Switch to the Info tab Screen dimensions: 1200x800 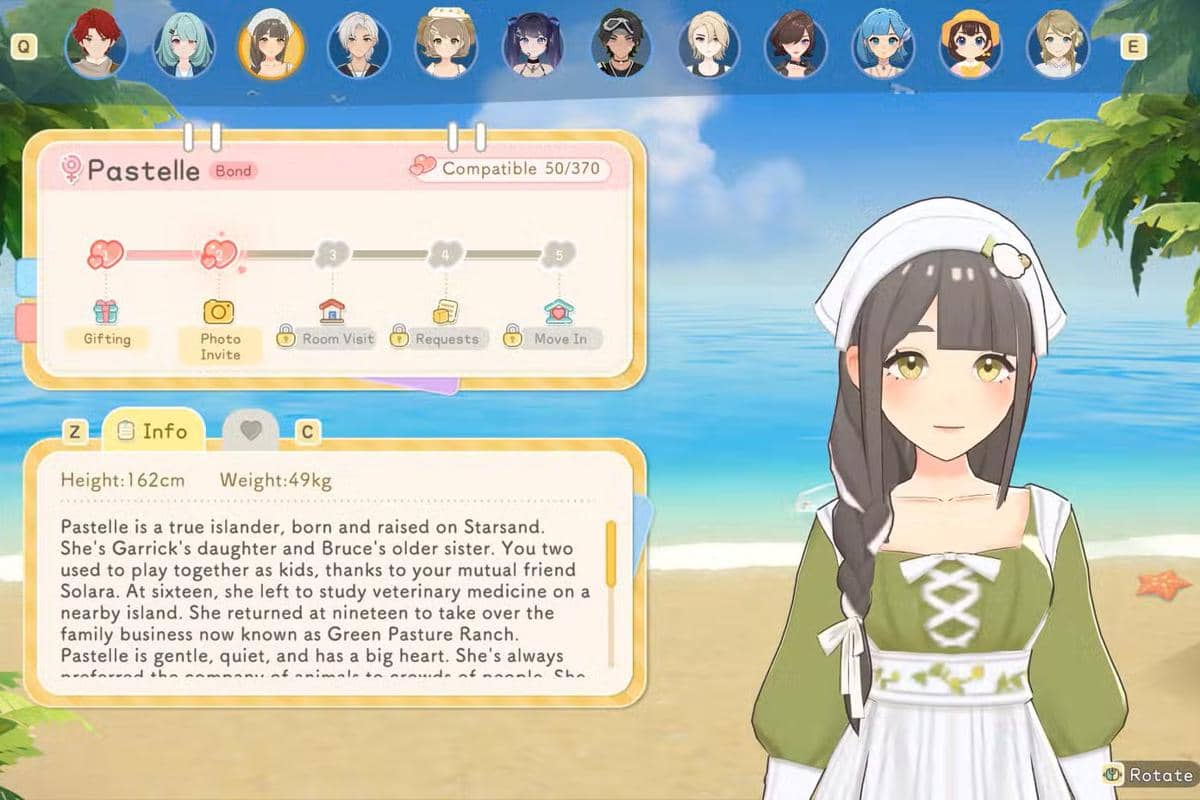153,431
